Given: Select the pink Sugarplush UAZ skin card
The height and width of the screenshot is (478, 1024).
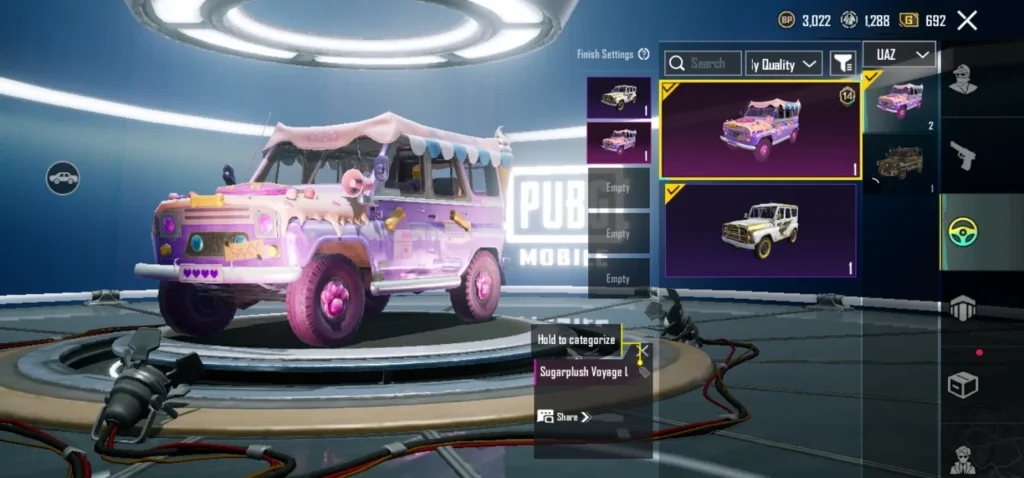Looking at the screenshot, I should (x=759, y=130).
